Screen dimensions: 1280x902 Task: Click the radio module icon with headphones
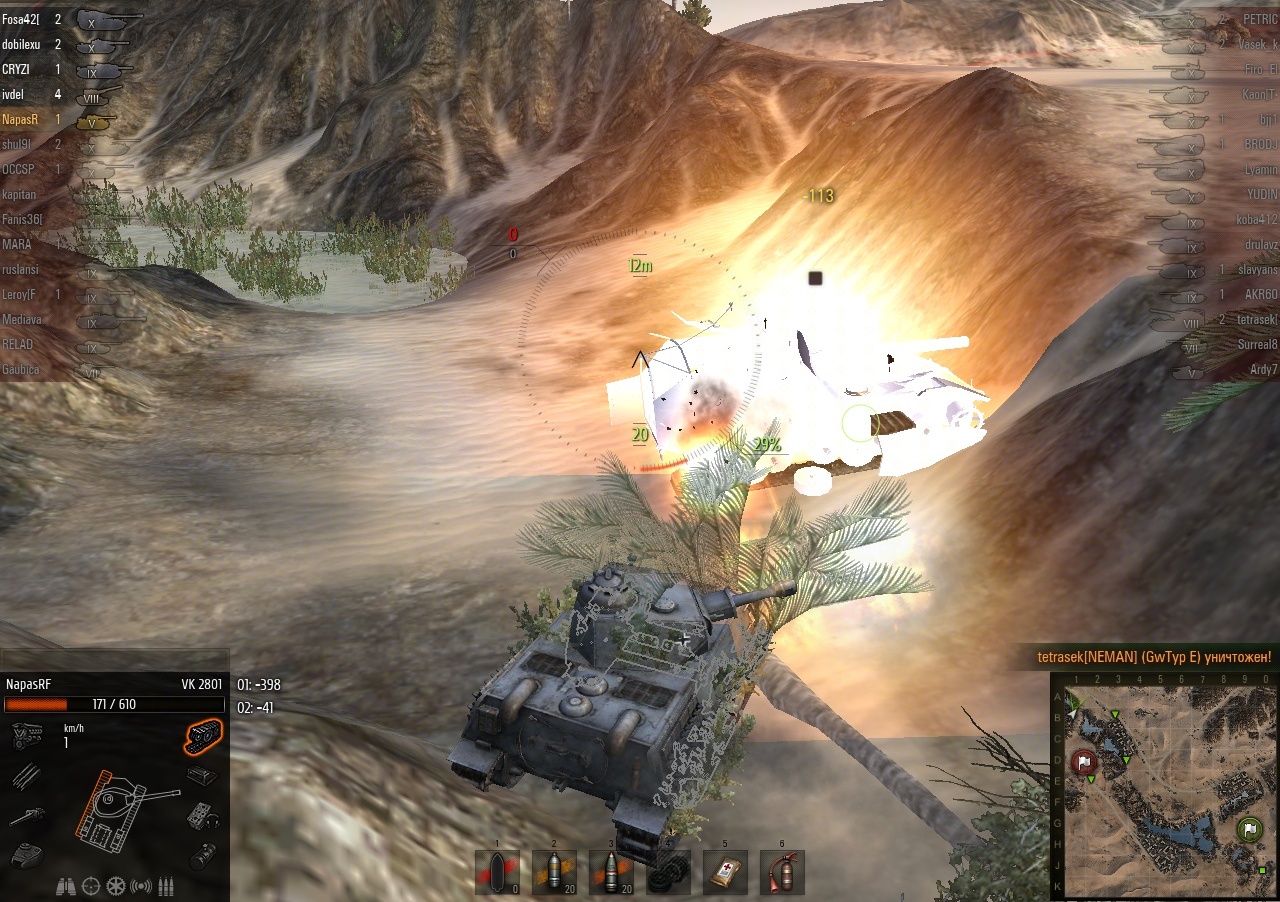coord(201,815)
